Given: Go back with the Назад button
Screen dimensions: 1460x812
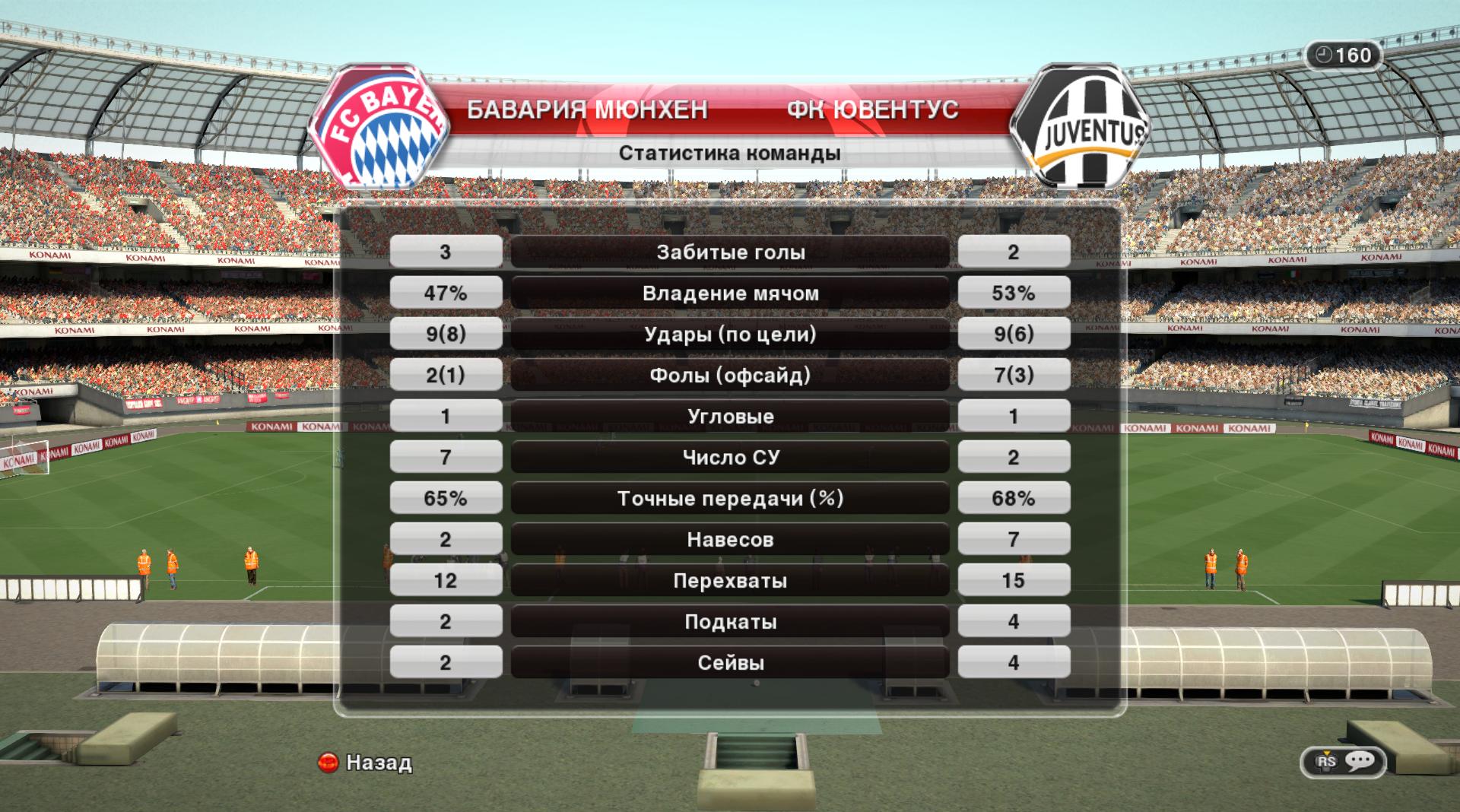Looking at the screenshot, I should [x=366, y=762].
